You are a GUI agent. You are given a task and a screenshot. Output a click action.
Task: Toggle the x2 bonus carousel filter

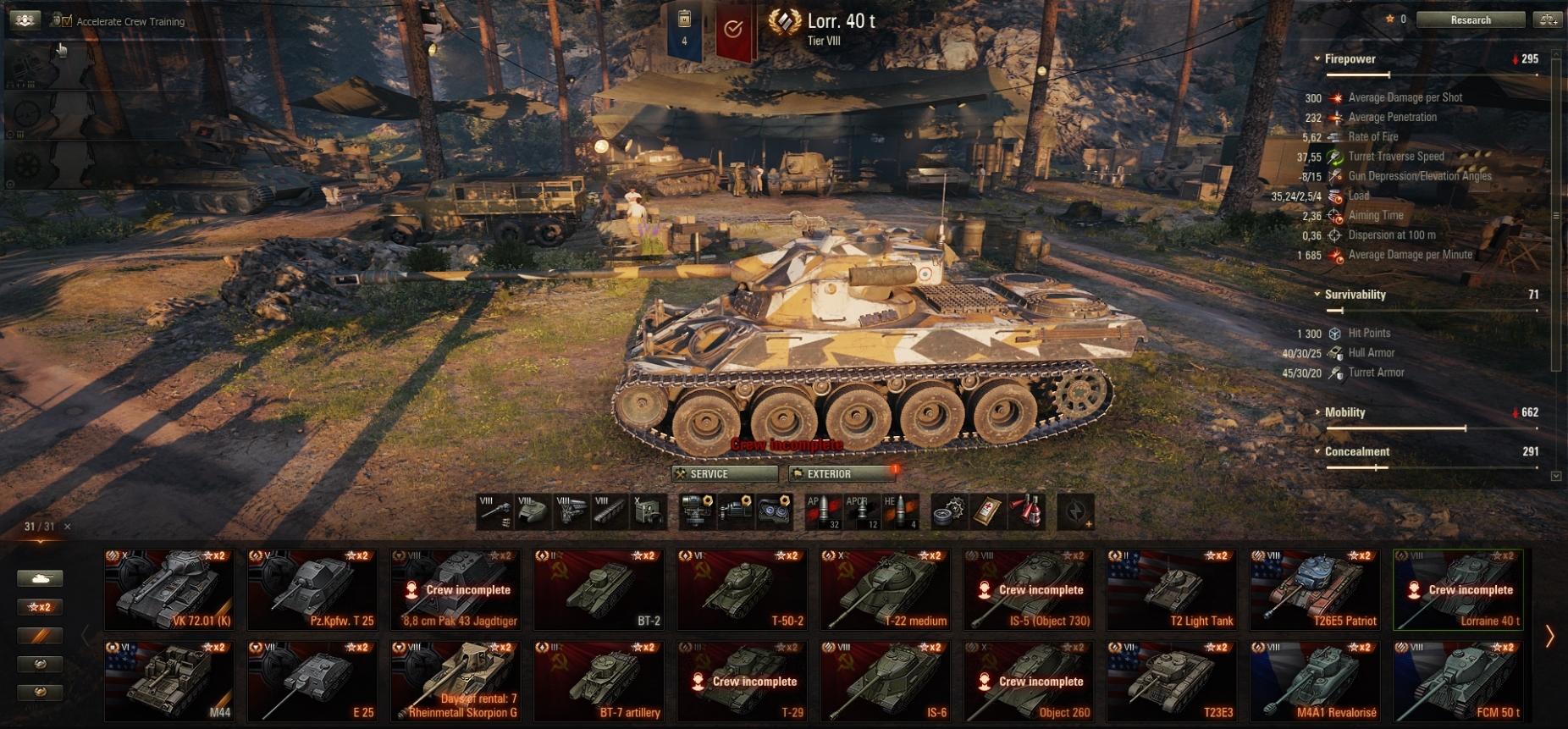coord(40,607)
